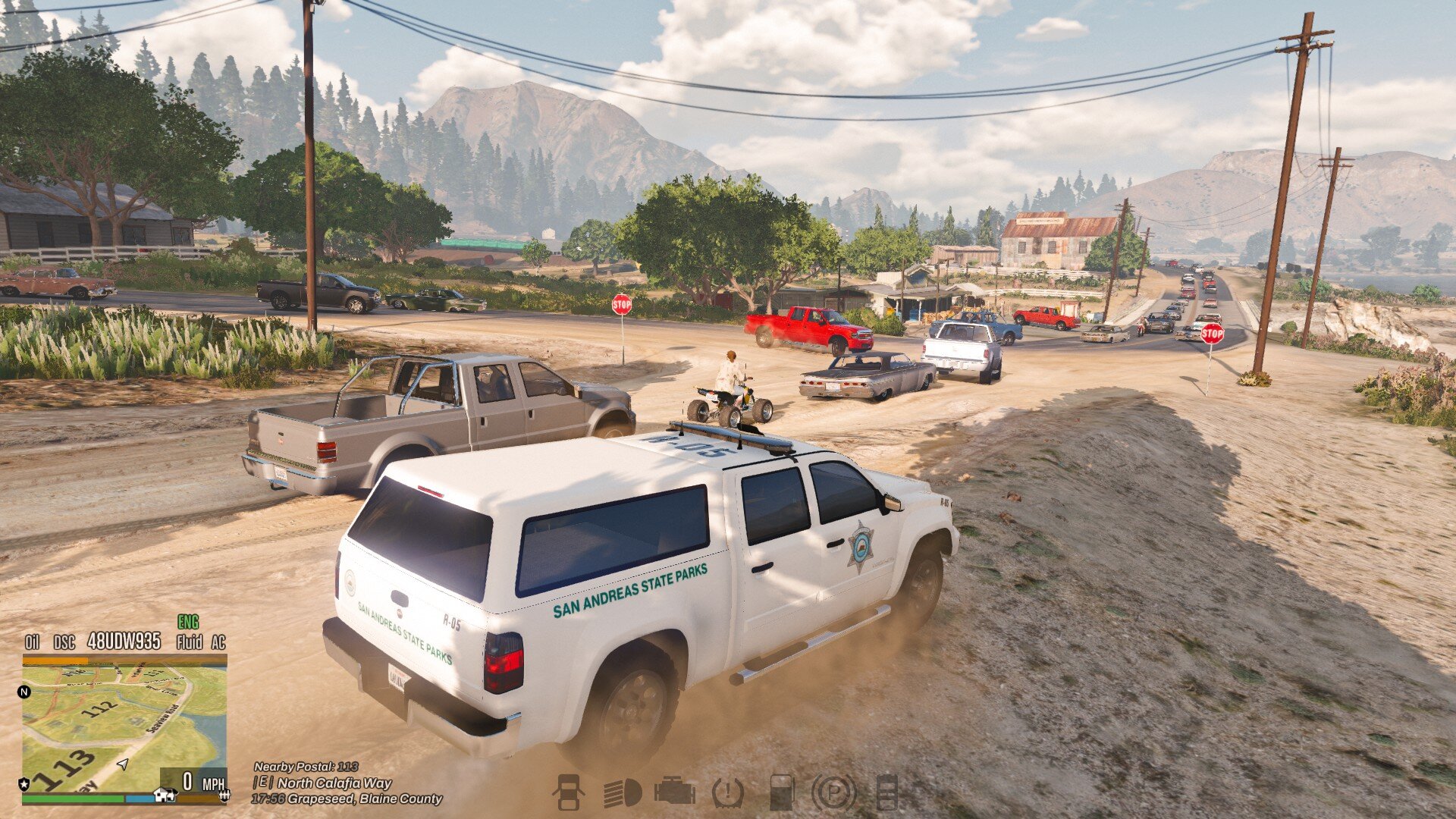Toggle the parking brake icon
This screenshot has width=1456, height=819.
point(833,793)
